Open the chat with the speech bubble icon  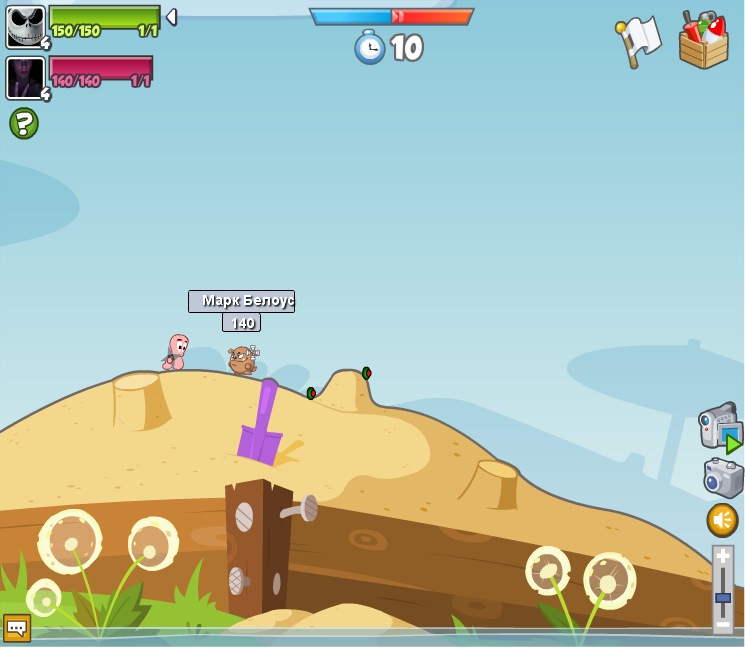pyautogui.click(x=16, y=627)
